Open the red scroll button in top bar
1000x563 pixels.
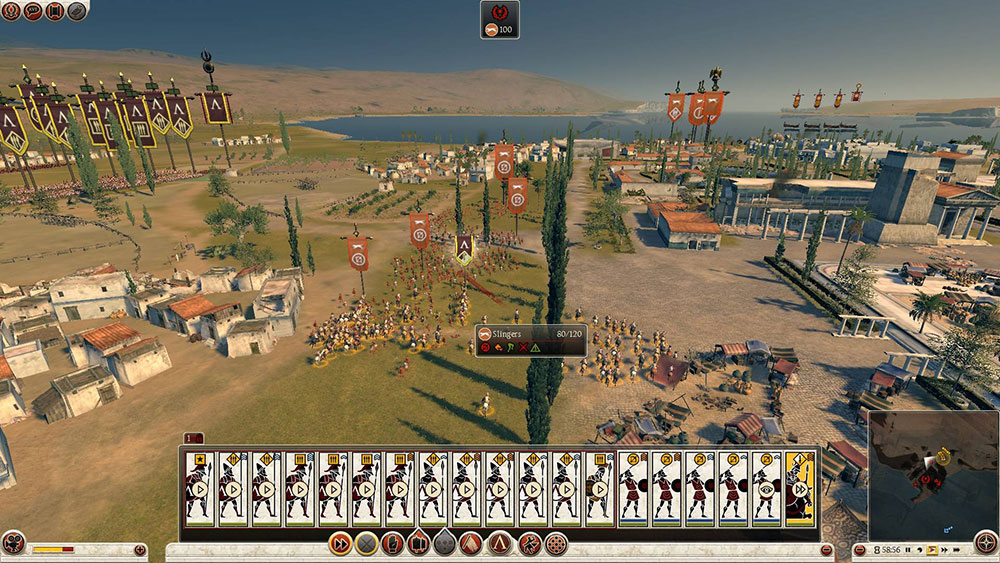coord(54,11)
